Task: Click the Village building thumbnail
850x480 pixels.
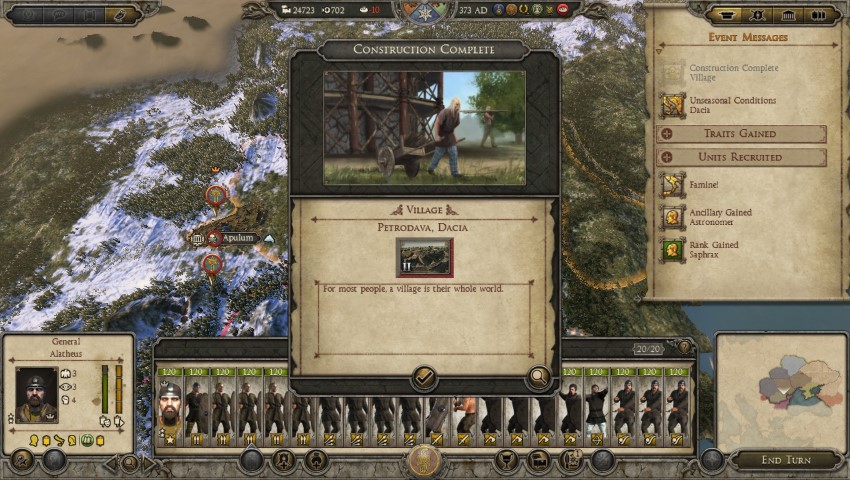Action: pyautogui.click(x=424, y=257)
